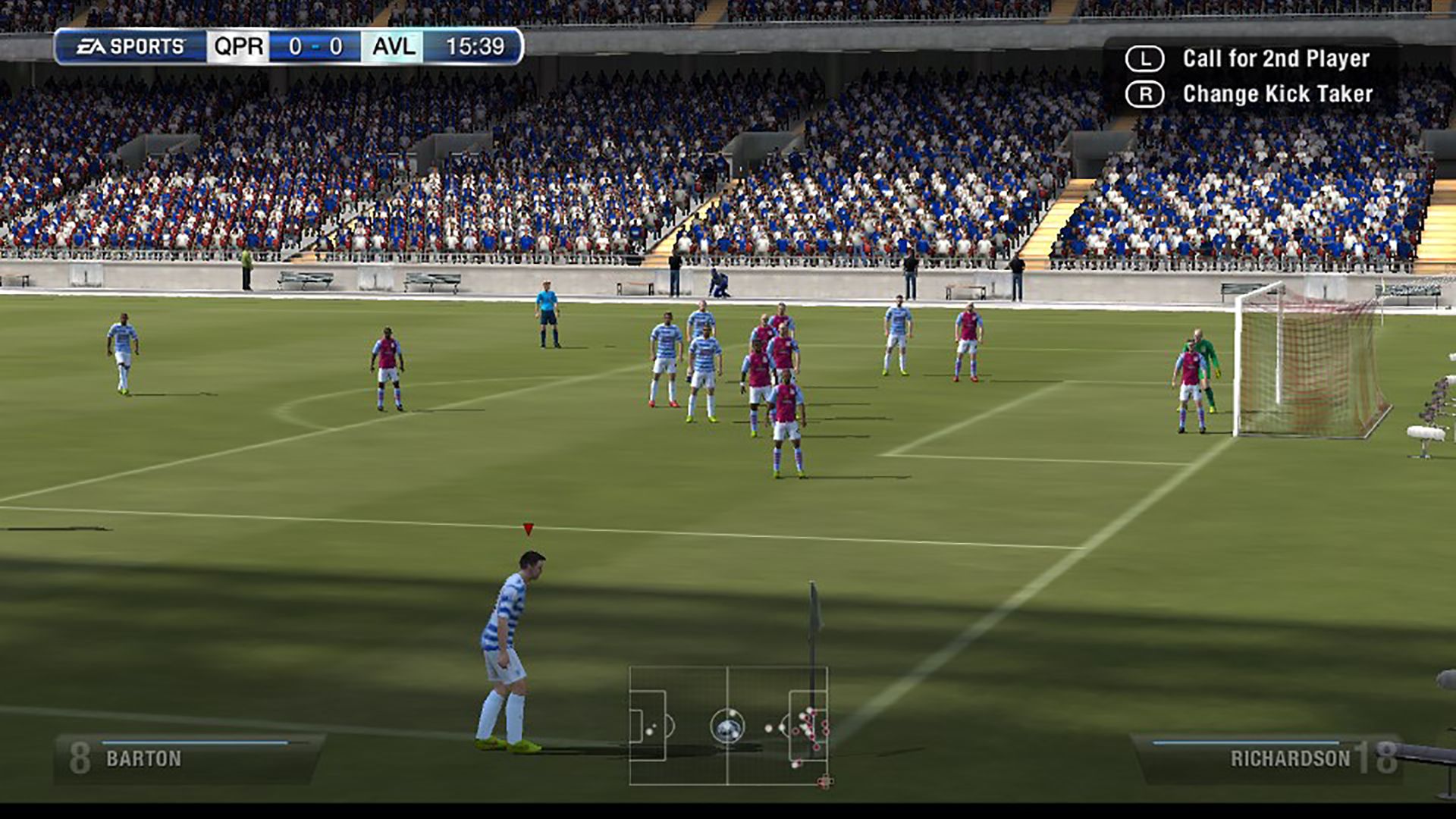Click the L button icon
This screenshot has height=819, width=1456.
click(x=1147, y=59)
